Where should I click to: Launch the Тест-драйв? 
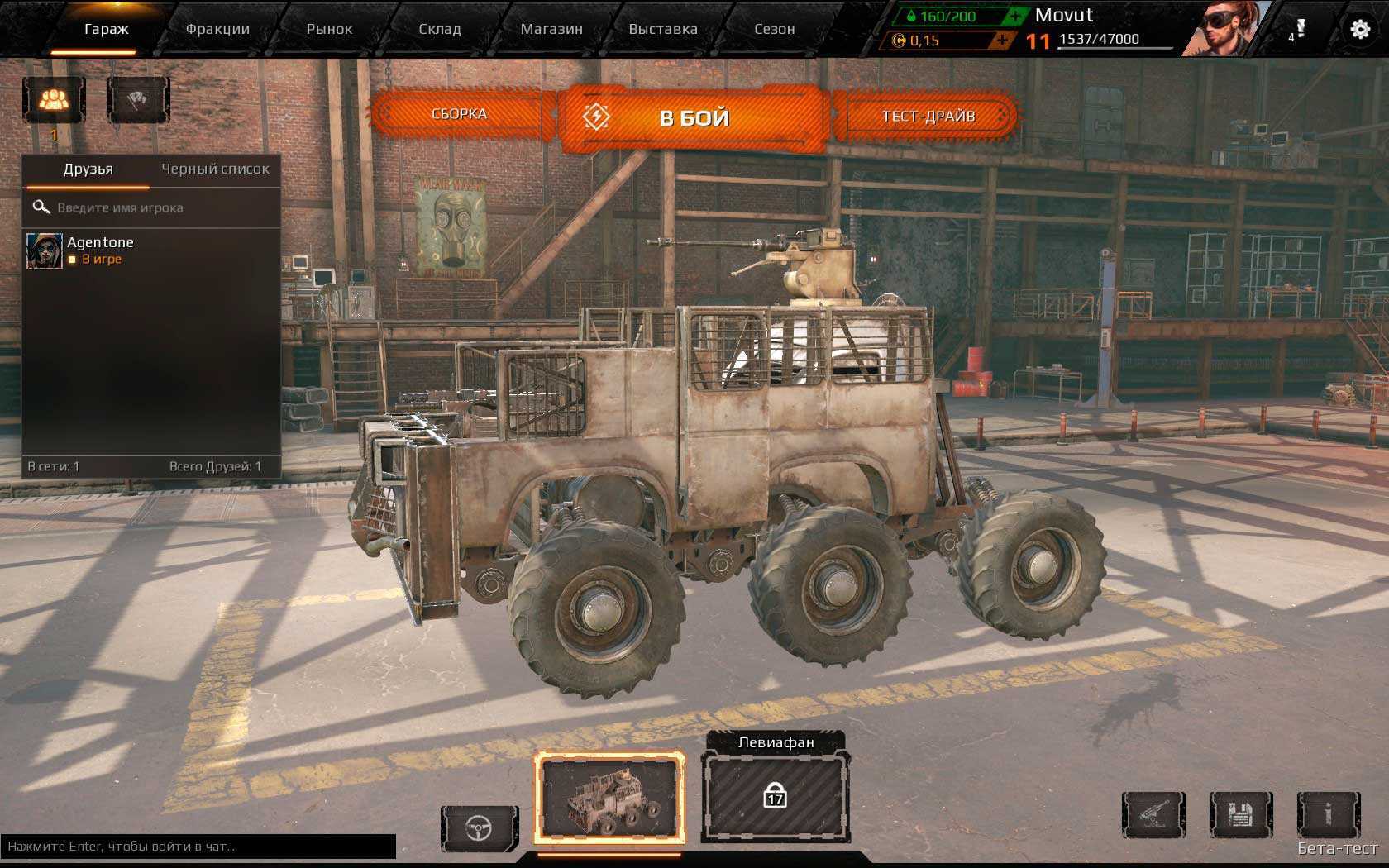coord(928,116)
